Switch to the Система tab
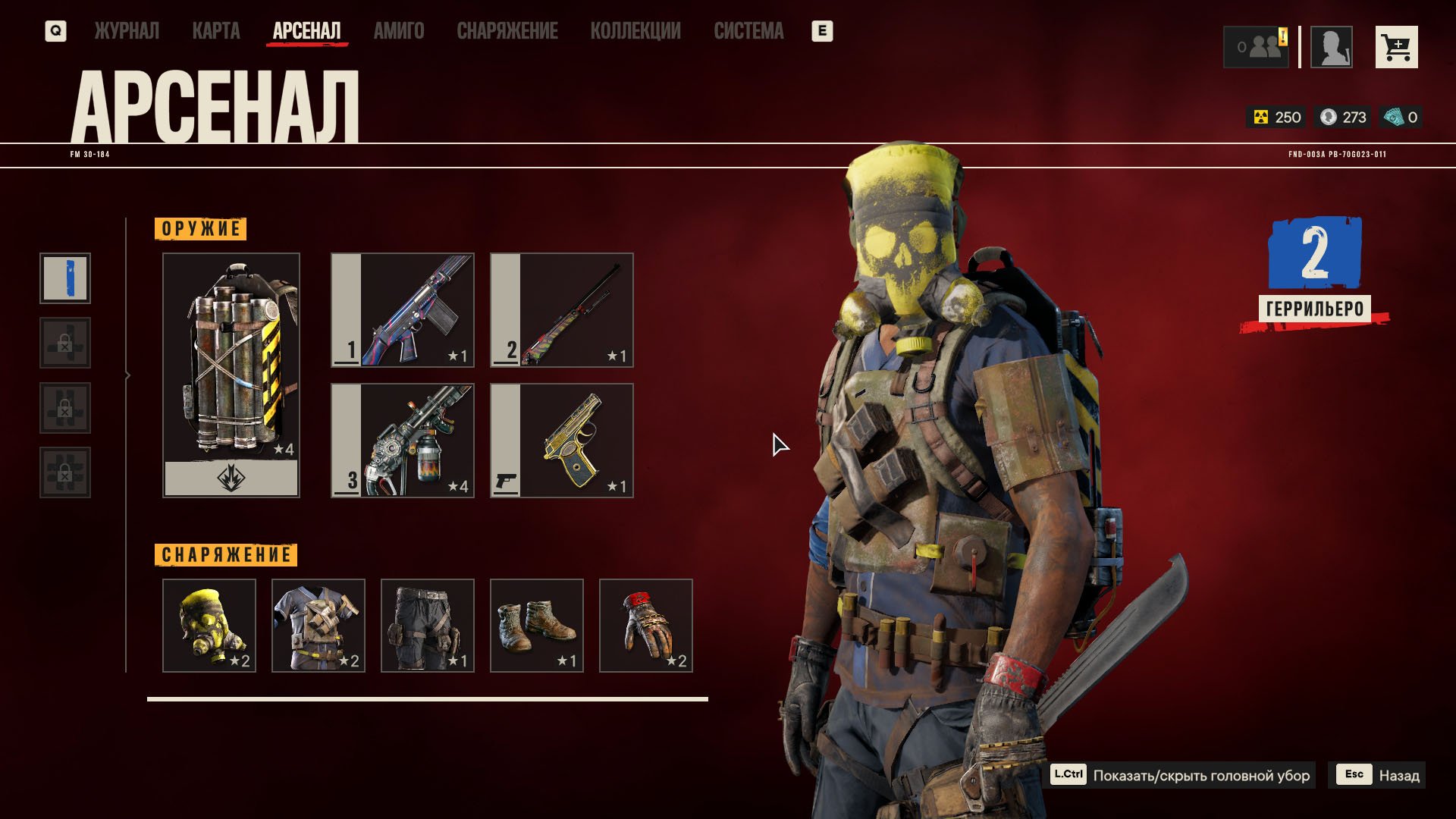Viewport: 1456px width, 819px height. 748,31
